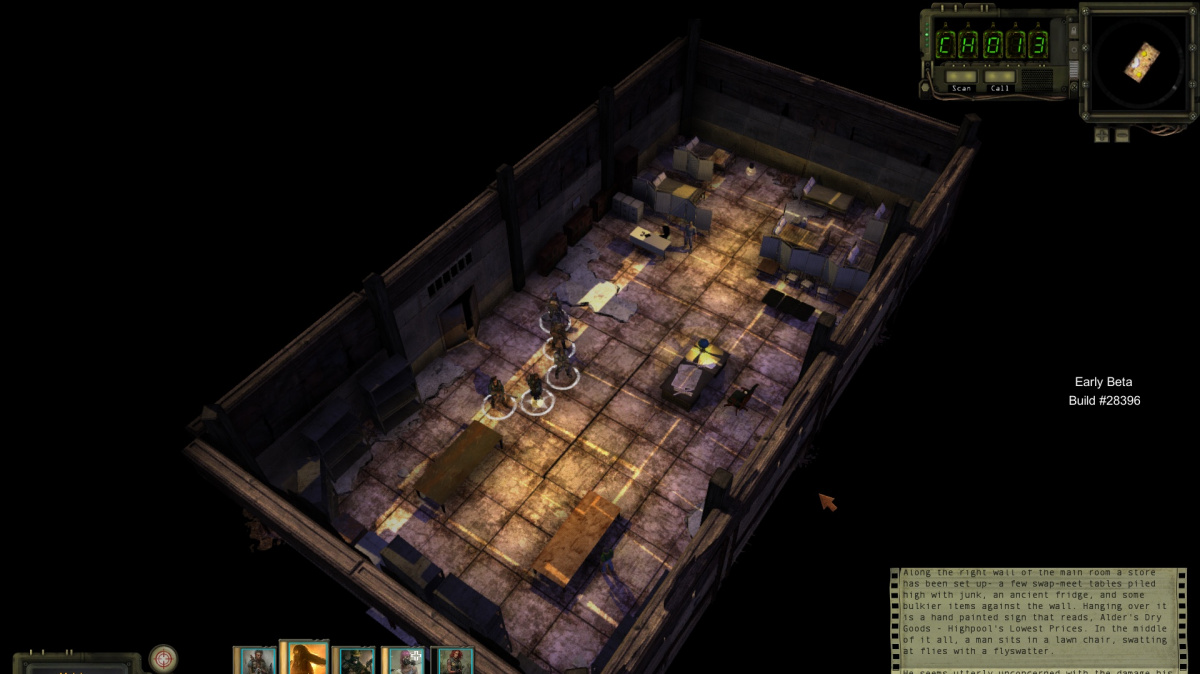Viewport: 1200px width, 674px height.
Task: Select the armed man's party portrait
Action: [254, 661]
